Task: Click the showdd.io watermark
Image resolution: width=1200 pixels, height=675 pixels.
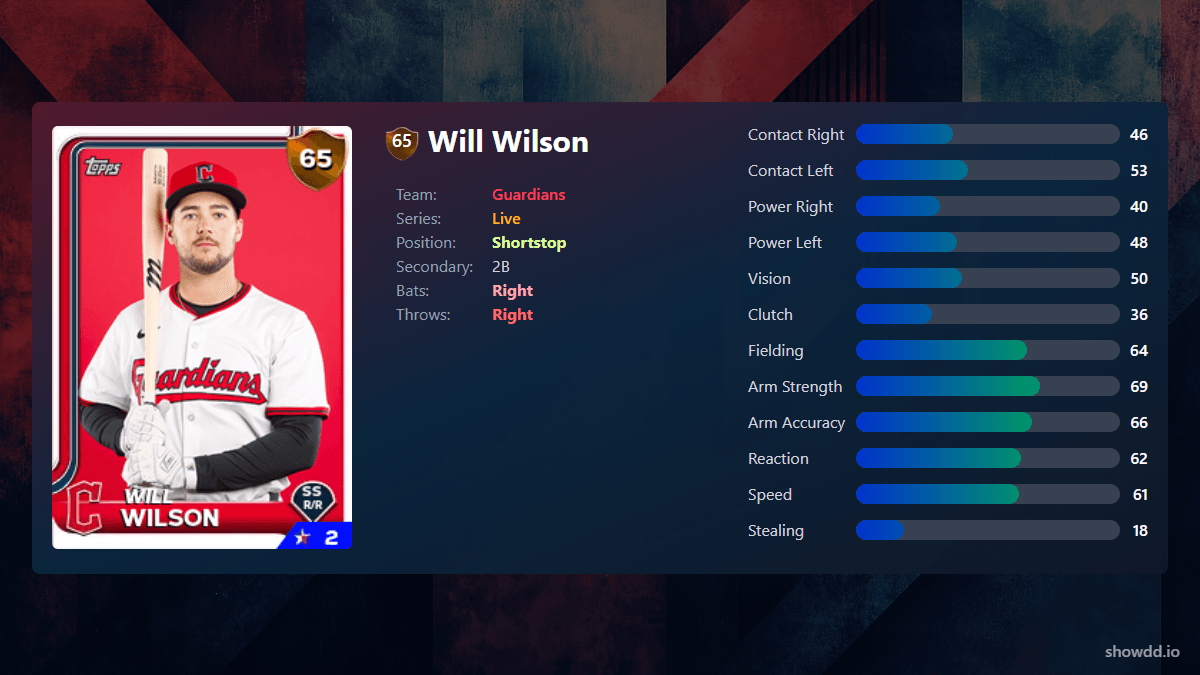Action: [x=1142, y=652]
